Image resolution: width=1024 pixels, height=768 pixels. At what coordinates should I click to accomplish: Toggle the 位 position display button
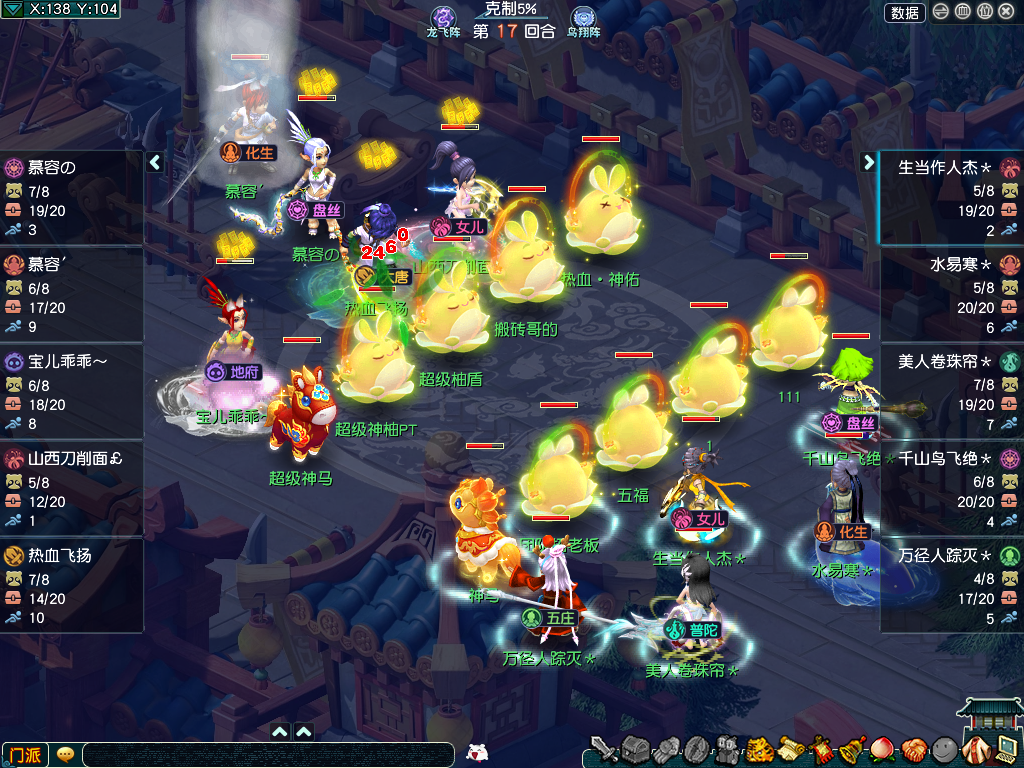coord(984,12)
